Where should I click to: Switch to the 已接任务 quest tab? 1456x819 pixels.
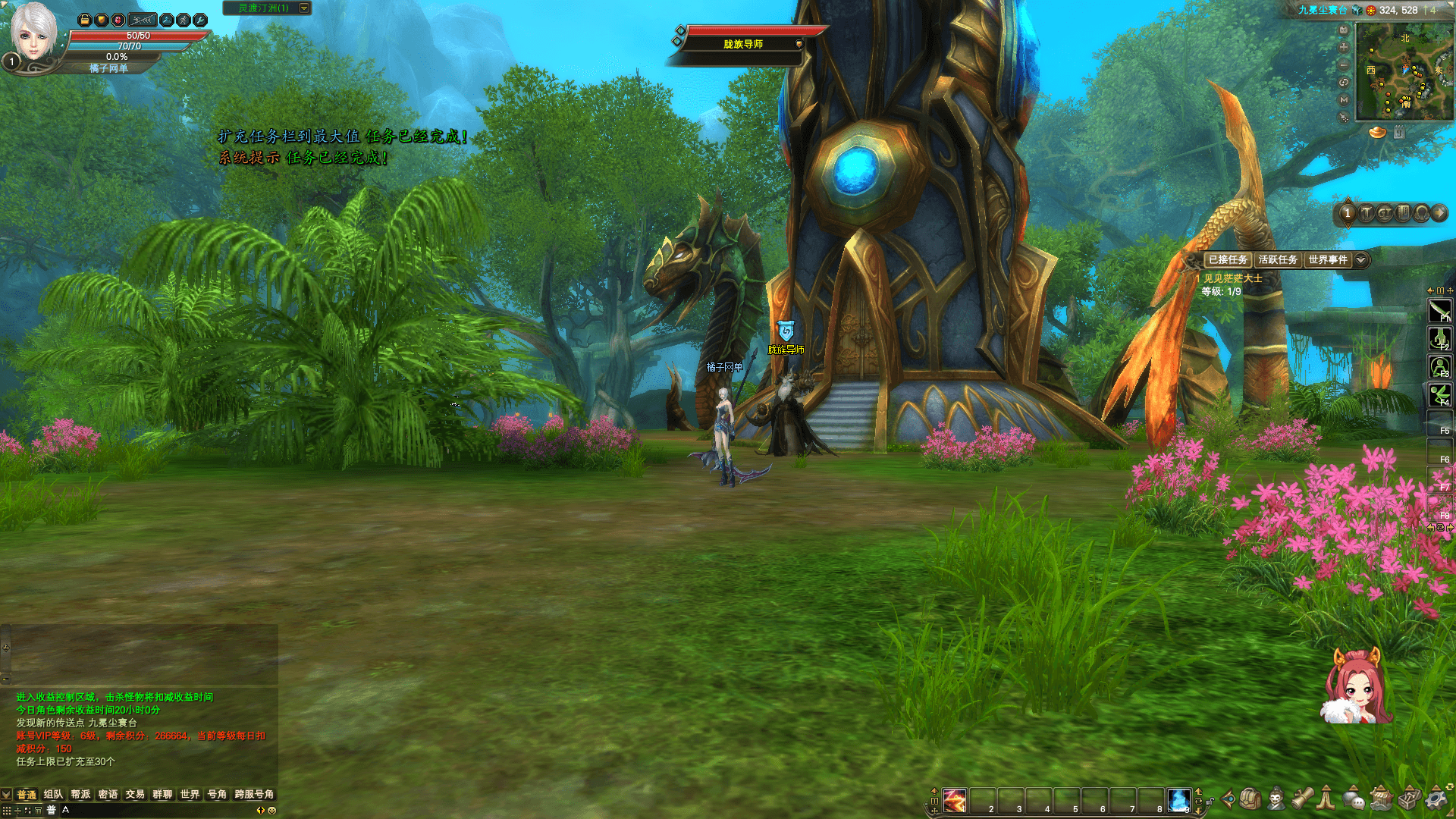pos(1228,259)
